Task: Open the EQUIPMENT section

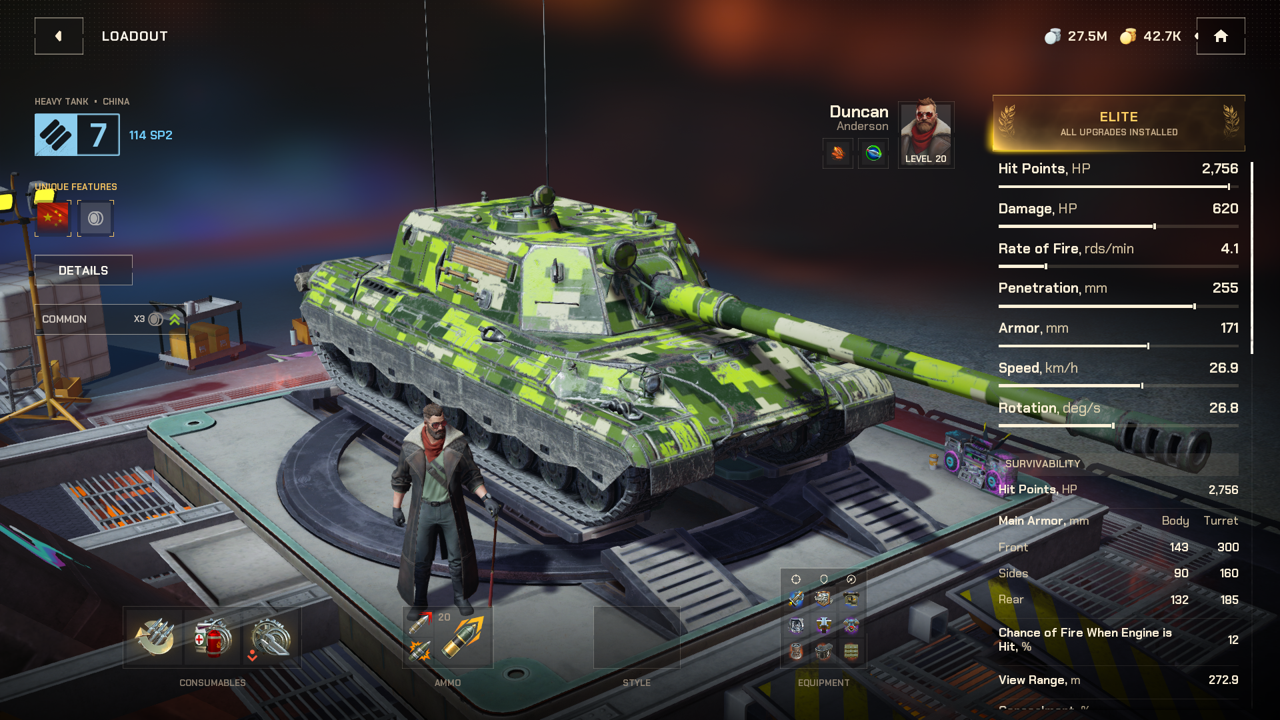Action: (823, 682)
